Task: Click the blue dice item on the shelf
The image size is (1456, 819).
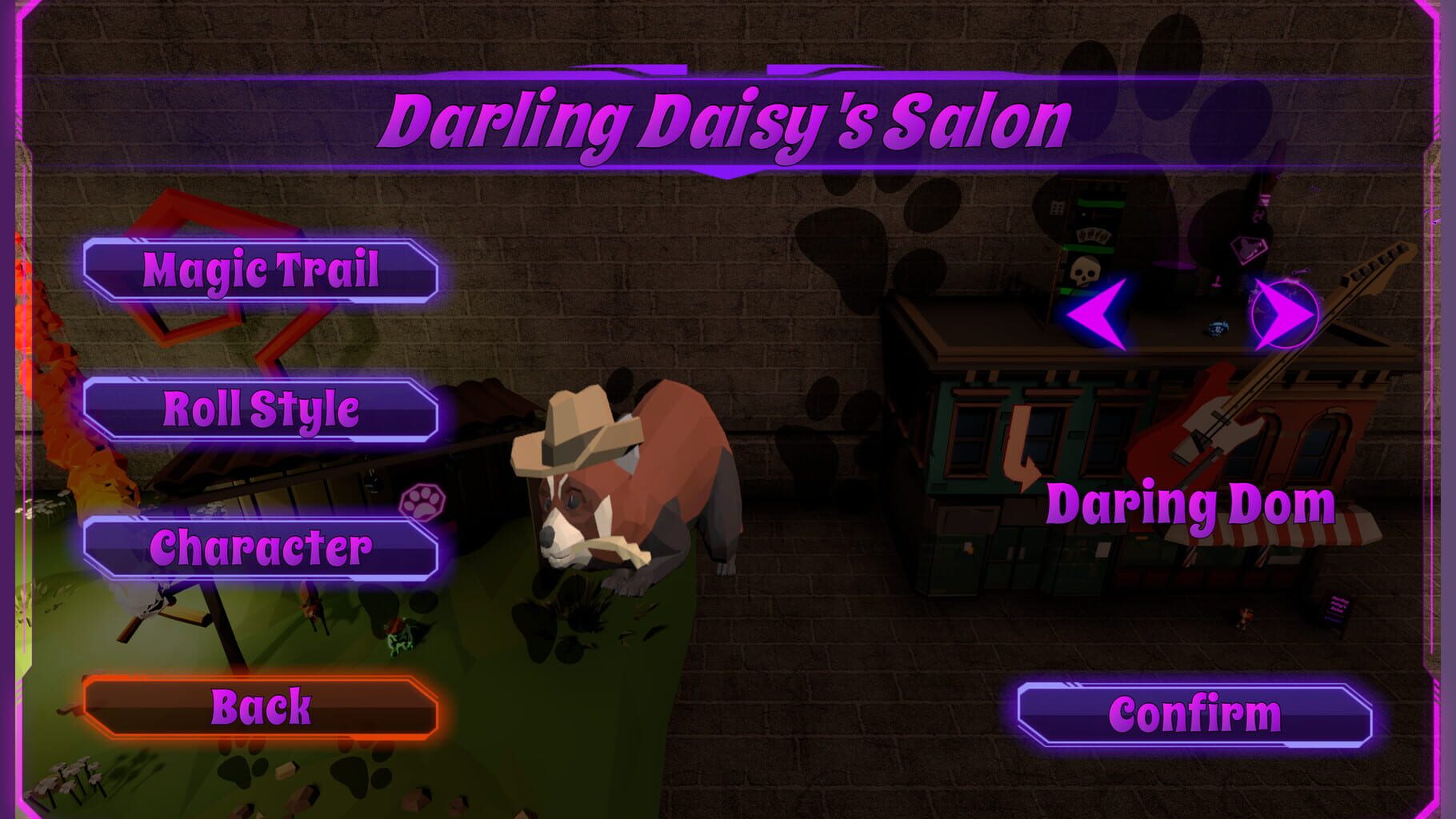Action: pyautogui.click(x=1218, y=327)
